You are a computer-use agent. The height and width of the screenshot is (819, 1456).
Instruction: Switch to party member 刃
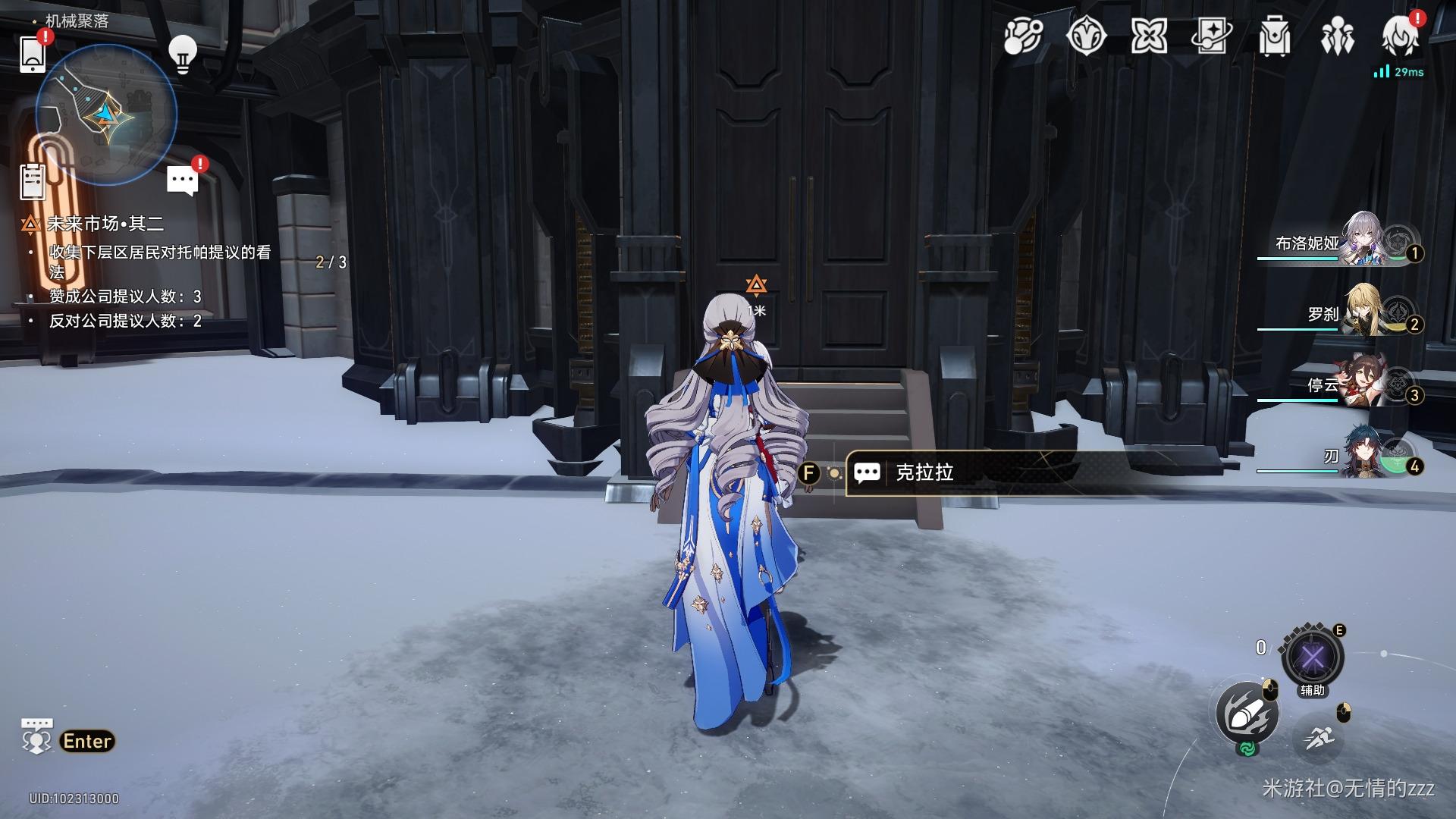pyautogui.click(x=1363, y=452)
